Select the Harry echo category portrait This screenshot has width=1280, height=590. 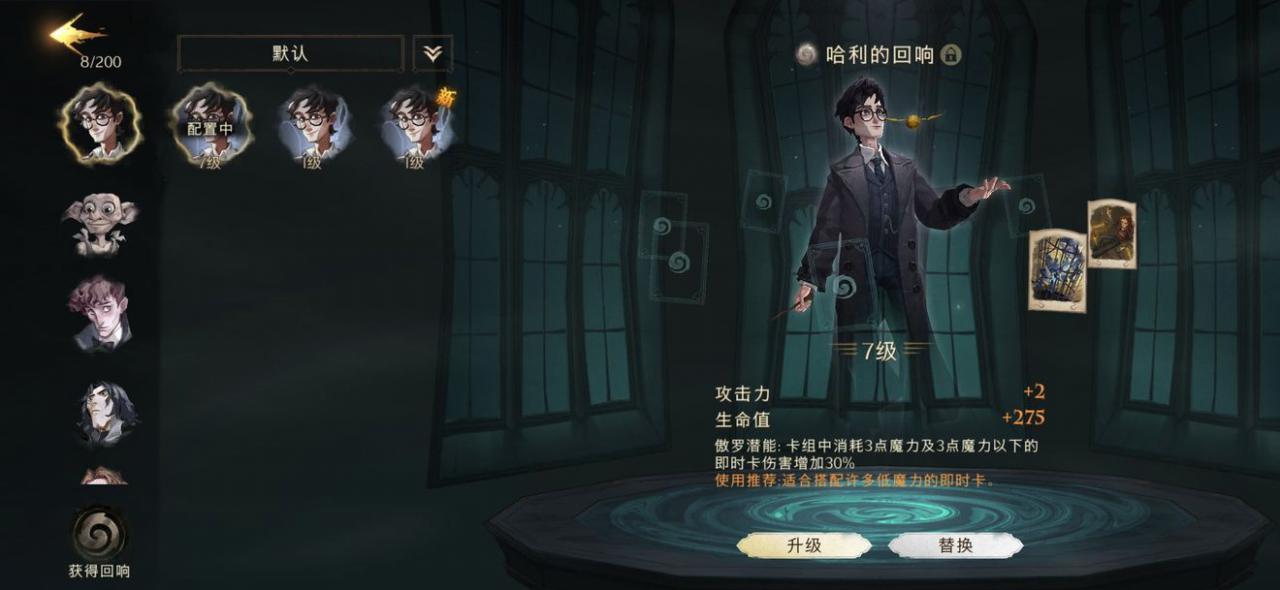coord(100,123)
